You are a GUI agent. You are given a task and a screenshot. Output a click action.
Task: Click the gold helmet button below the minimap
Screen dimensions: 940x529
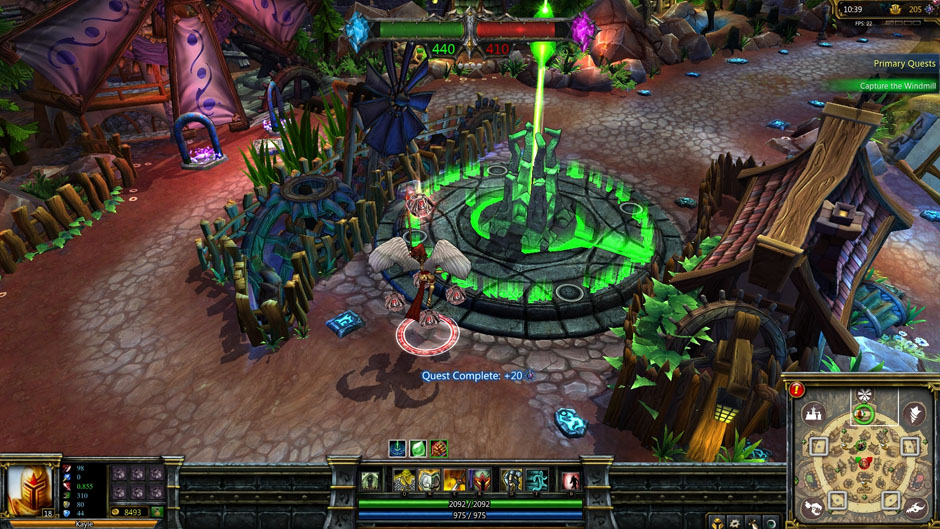coord(716,522)
